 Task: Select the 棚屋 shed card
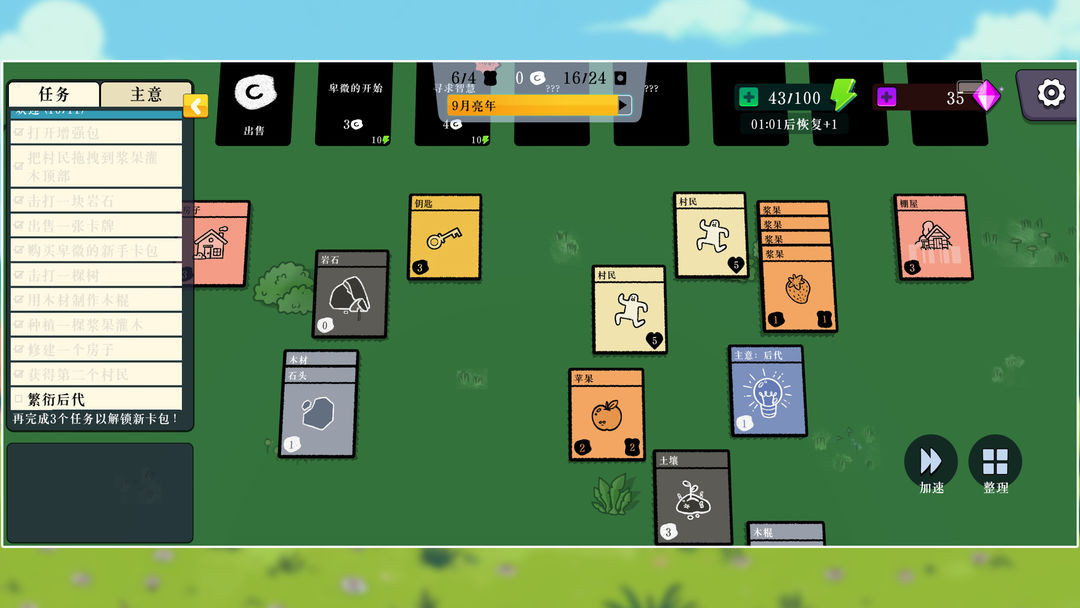pos(932,238)
